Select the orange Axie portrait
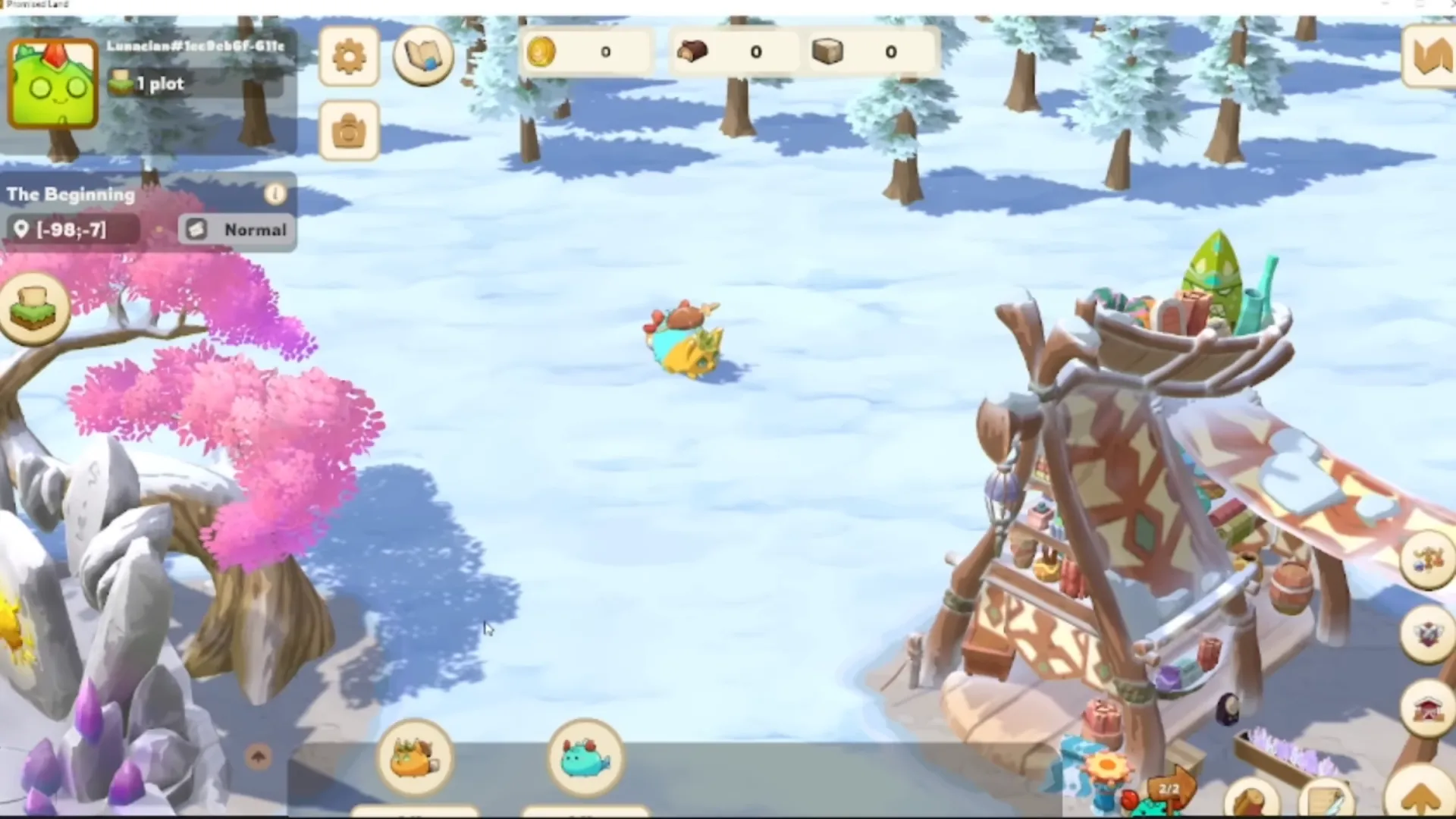 pos(415,758)
